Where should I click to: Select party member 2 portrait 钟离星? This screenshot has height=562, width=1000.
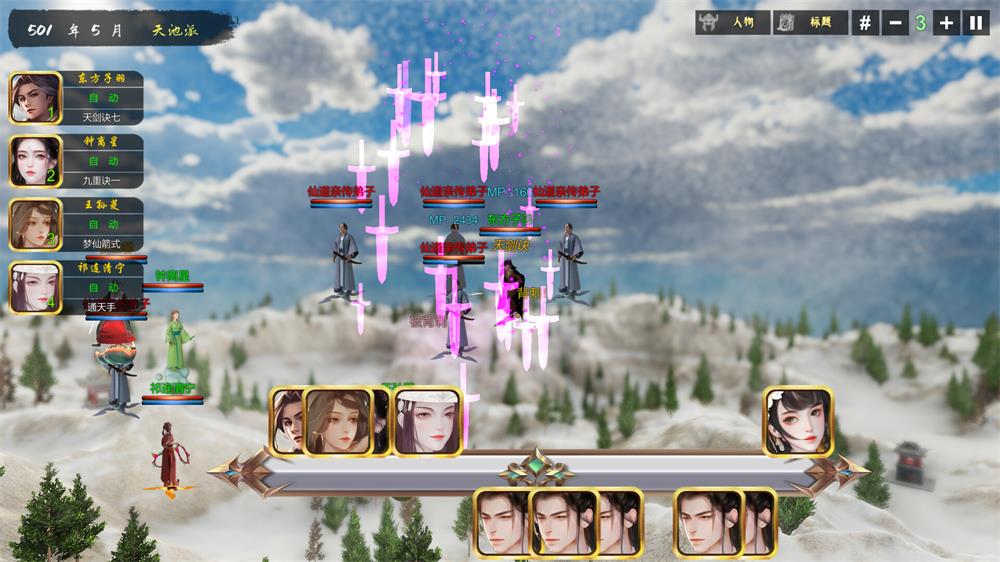pyautogui.click(x=35, y=161)
